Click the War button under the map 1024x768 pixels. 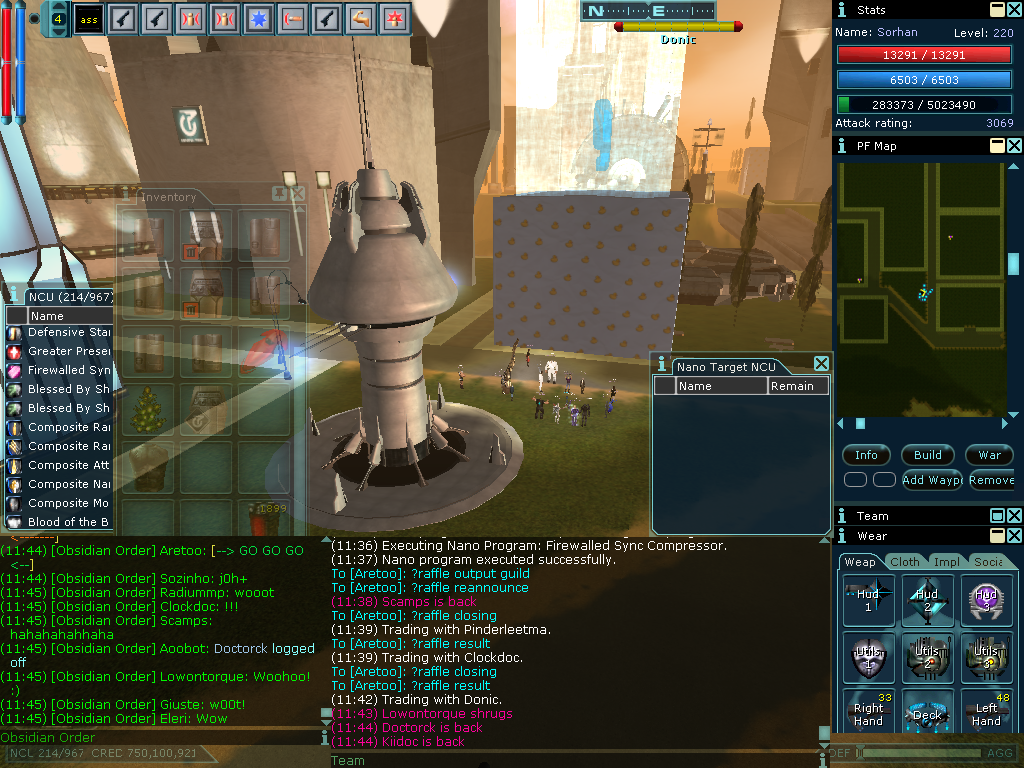point(989,455)
